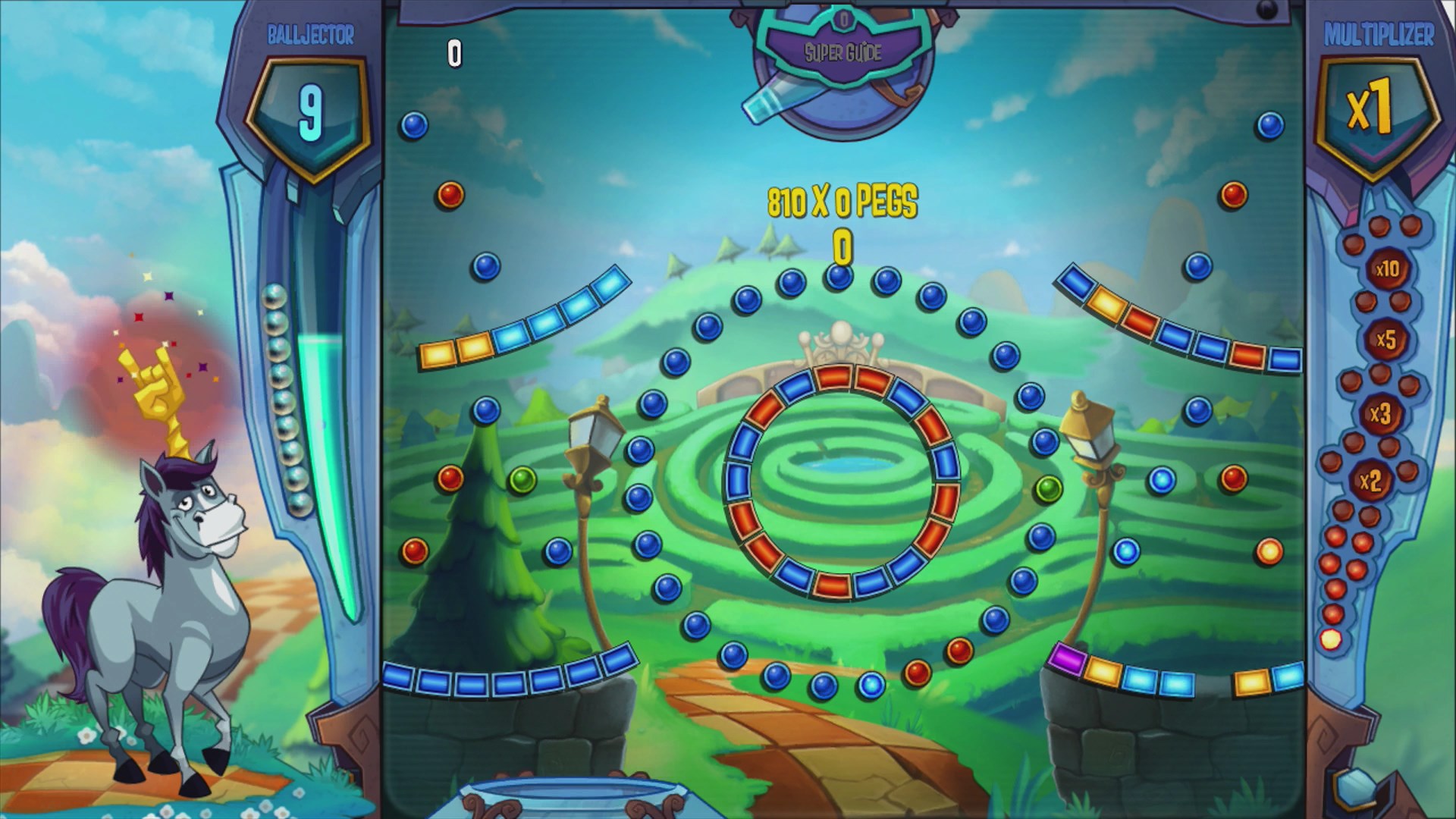The width and height of the screenshot is (1456, 819).
Task: Select the Balljector header label
Action: click(x=311, y=33)
